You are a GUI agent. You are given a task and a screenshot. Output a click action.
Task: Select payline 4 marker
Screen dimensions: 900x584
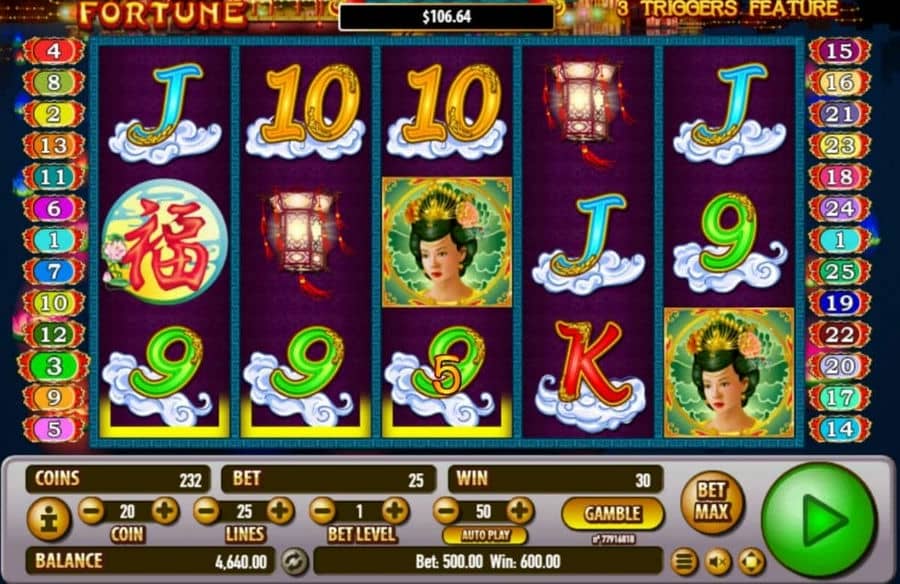click(53, 50)
